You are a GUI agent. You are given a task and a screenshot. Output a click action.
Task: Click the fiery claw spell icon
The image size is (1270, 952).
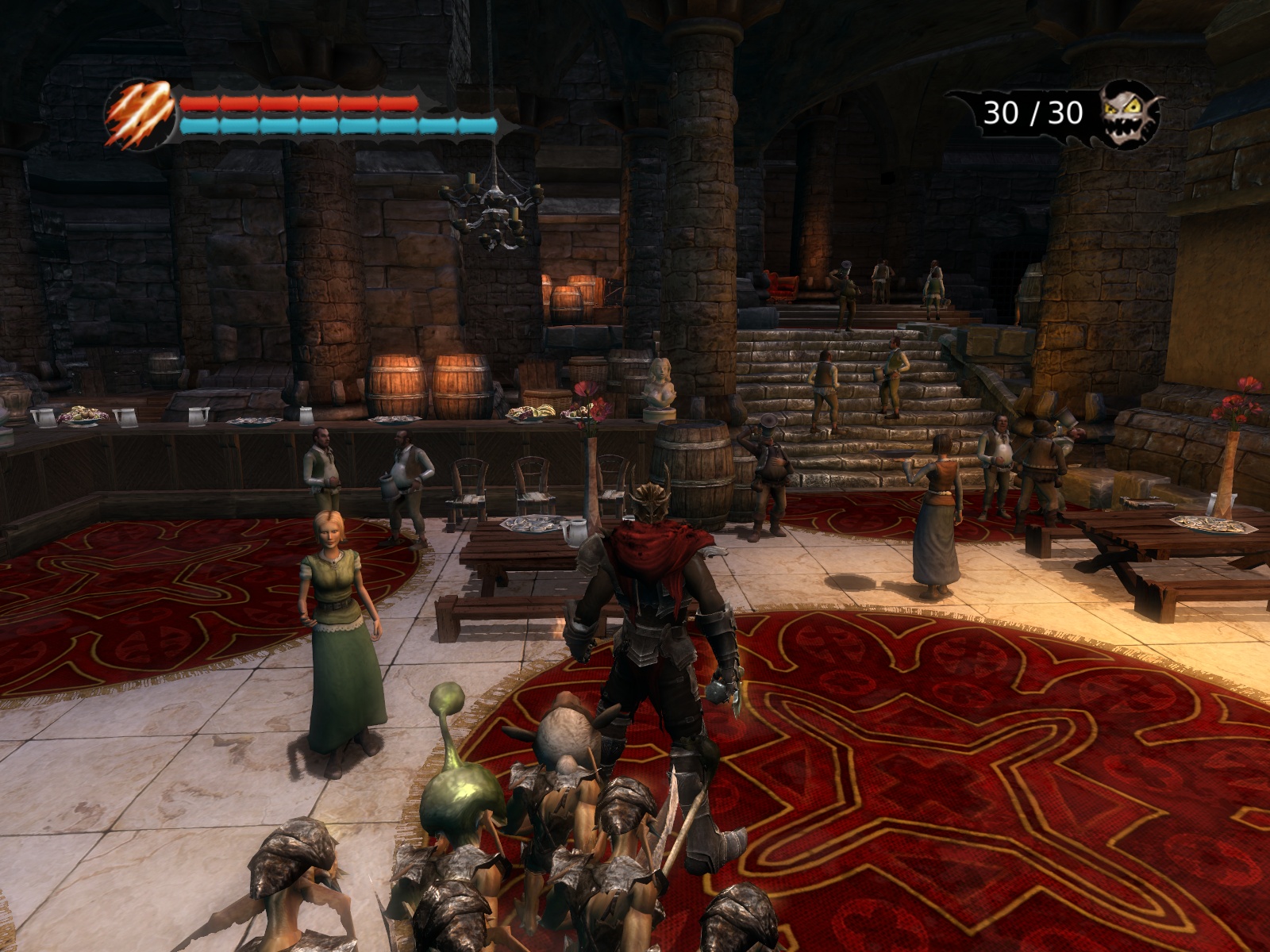140,114
